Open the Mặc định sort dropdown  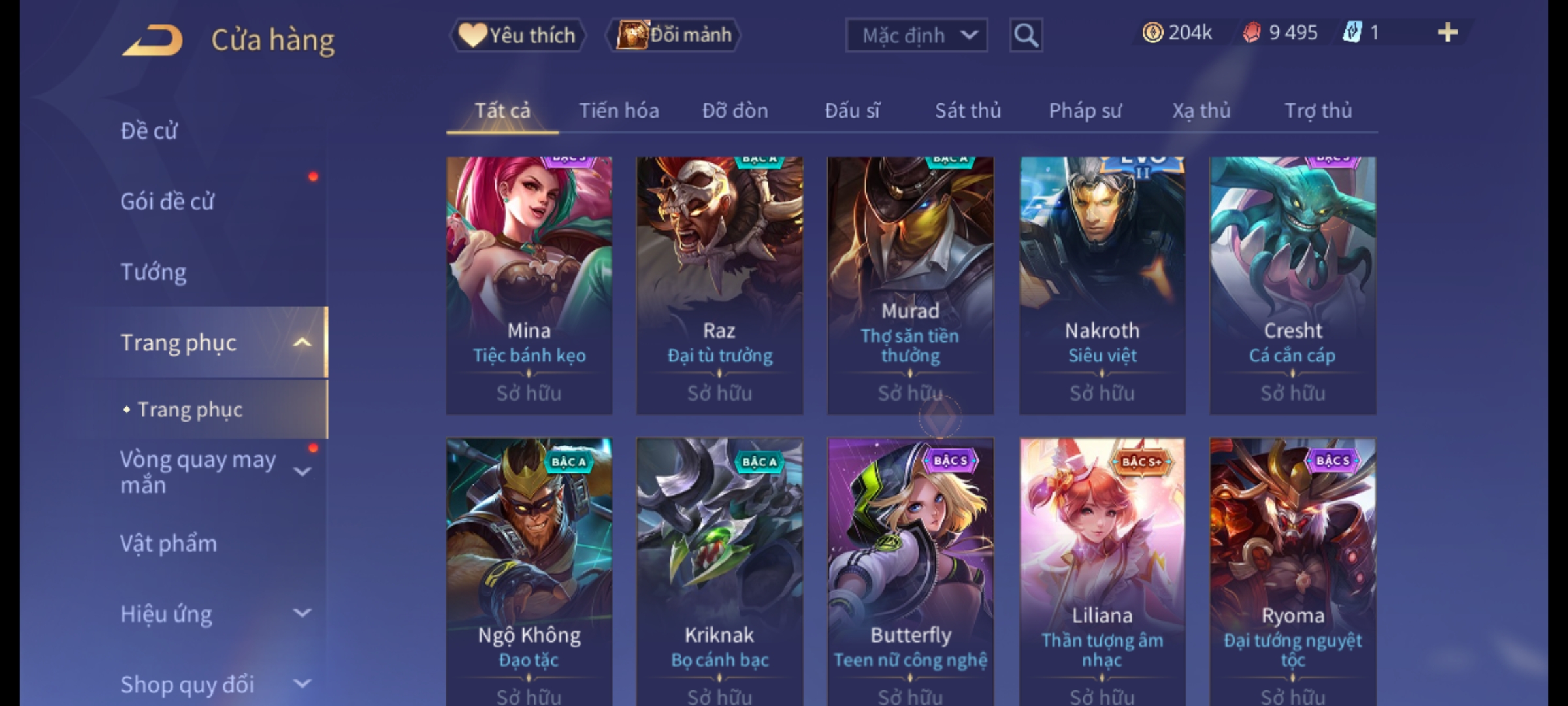point(916,35)
